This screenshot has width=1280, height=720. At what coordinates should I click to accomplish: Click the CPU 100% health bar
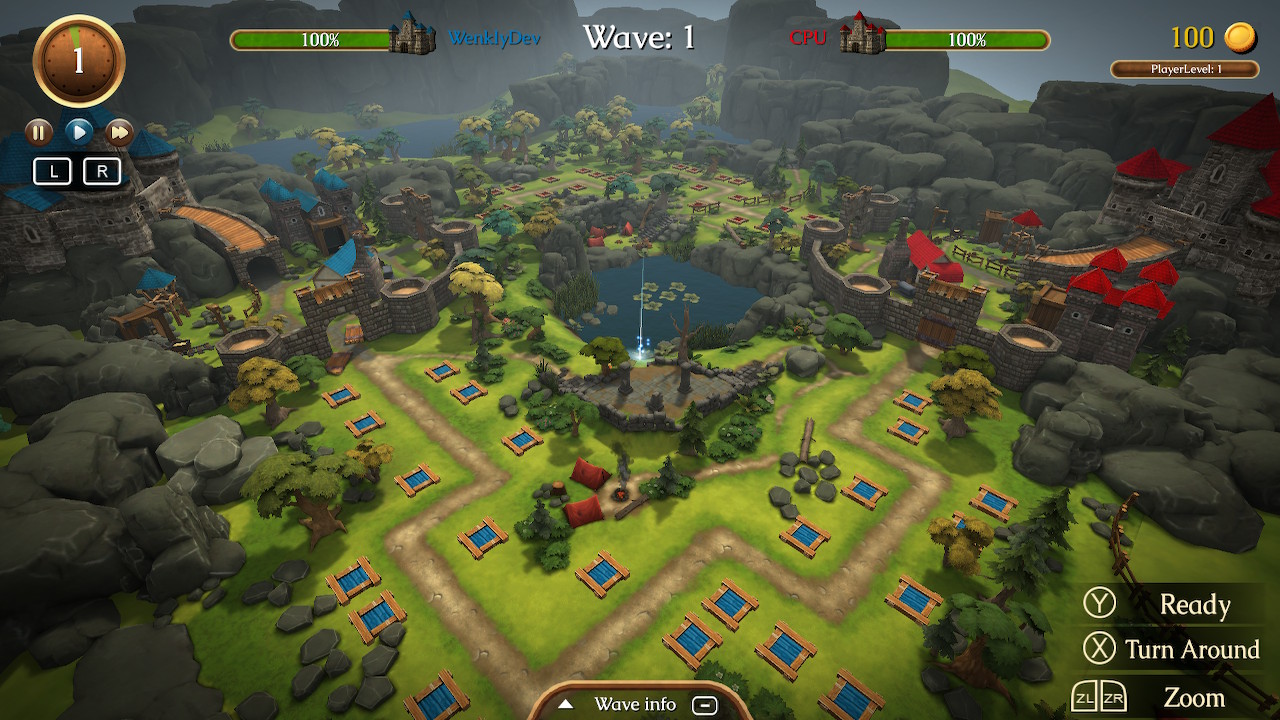point(969,41)
